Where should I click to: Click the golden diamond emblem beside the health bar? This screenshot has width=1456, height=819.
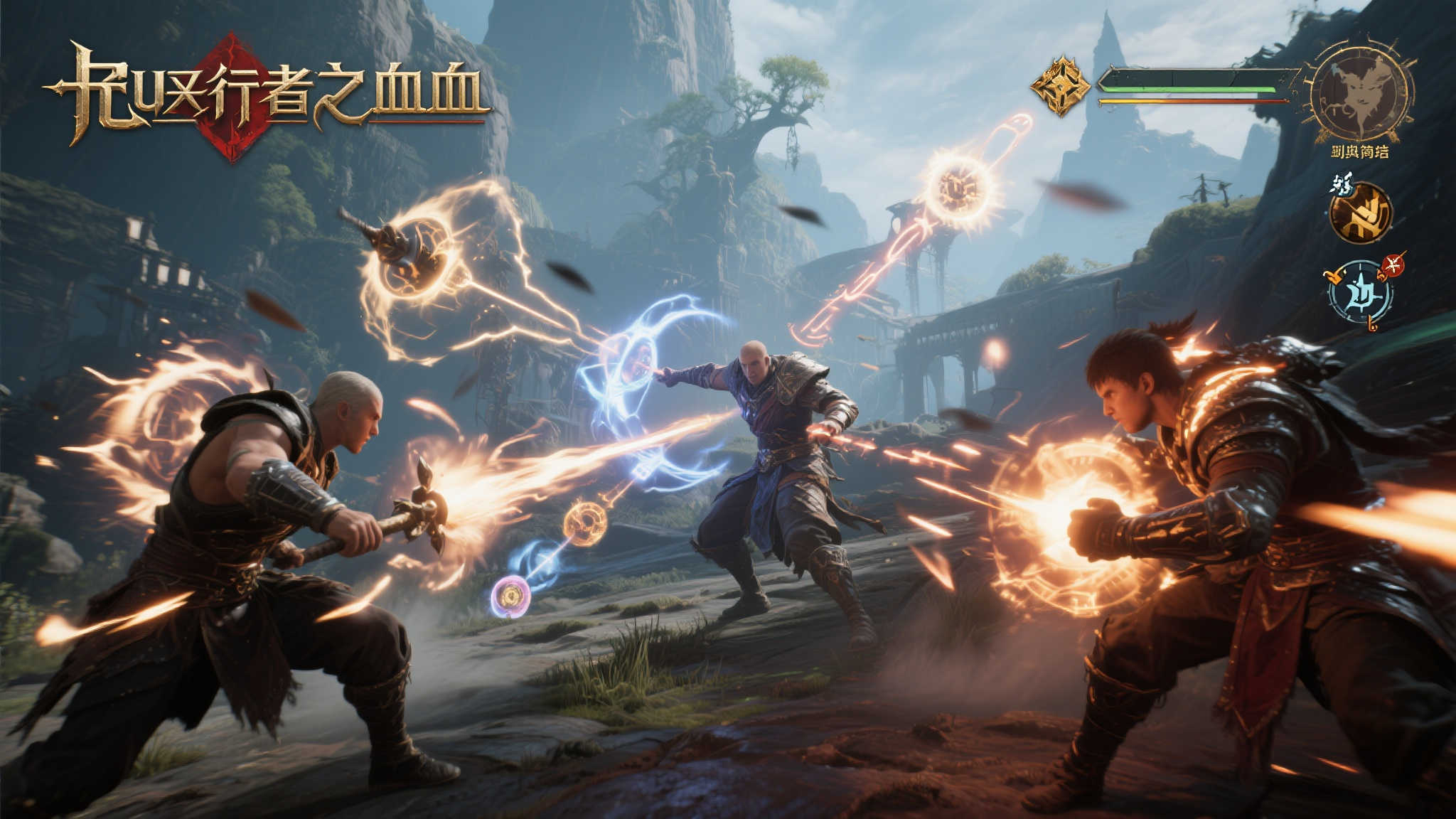click(1060, 86)
